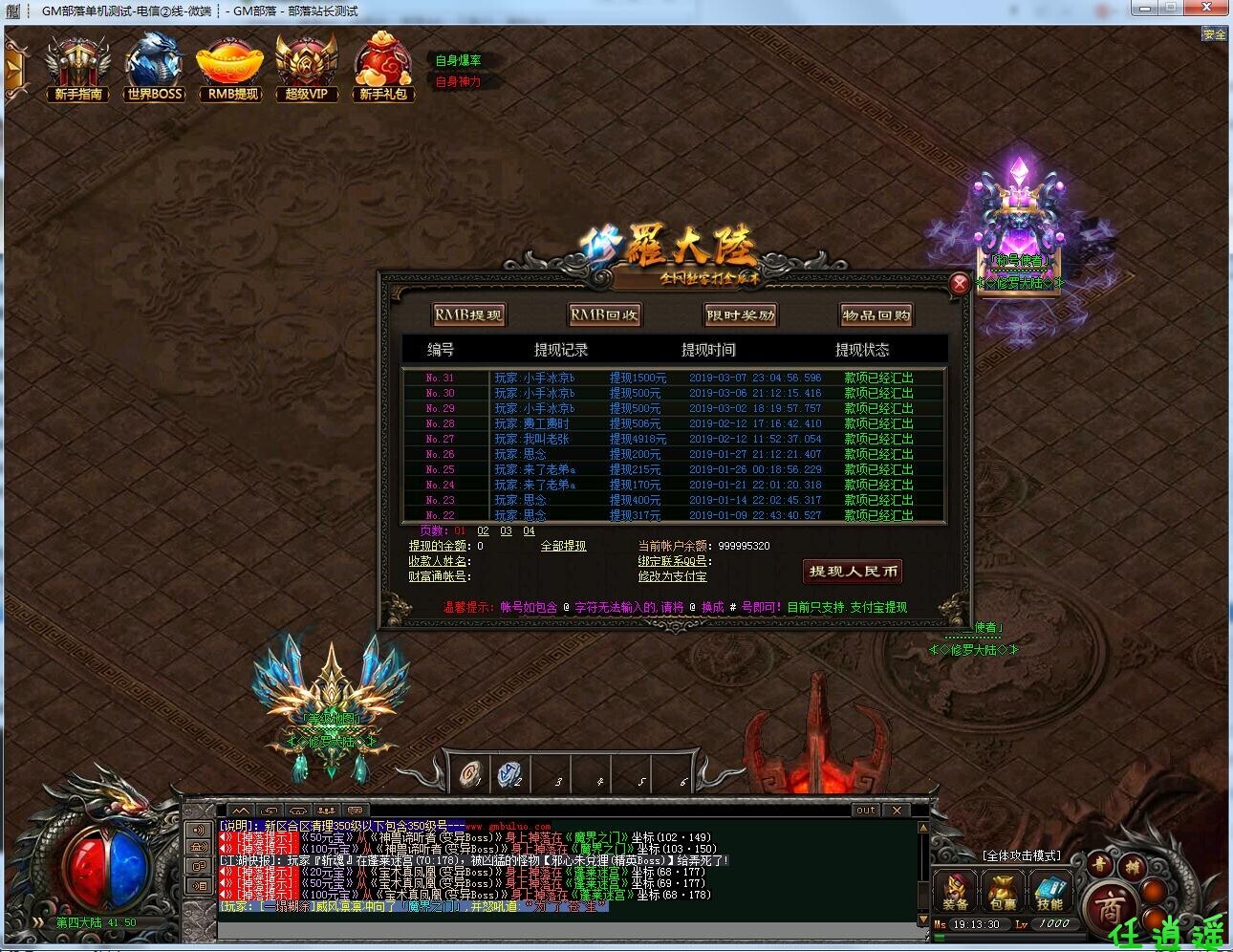Expand the left-edge side panel arrow
This screenshot has height=952, width=1233.
pyautogui.click(x=11, y=69)
